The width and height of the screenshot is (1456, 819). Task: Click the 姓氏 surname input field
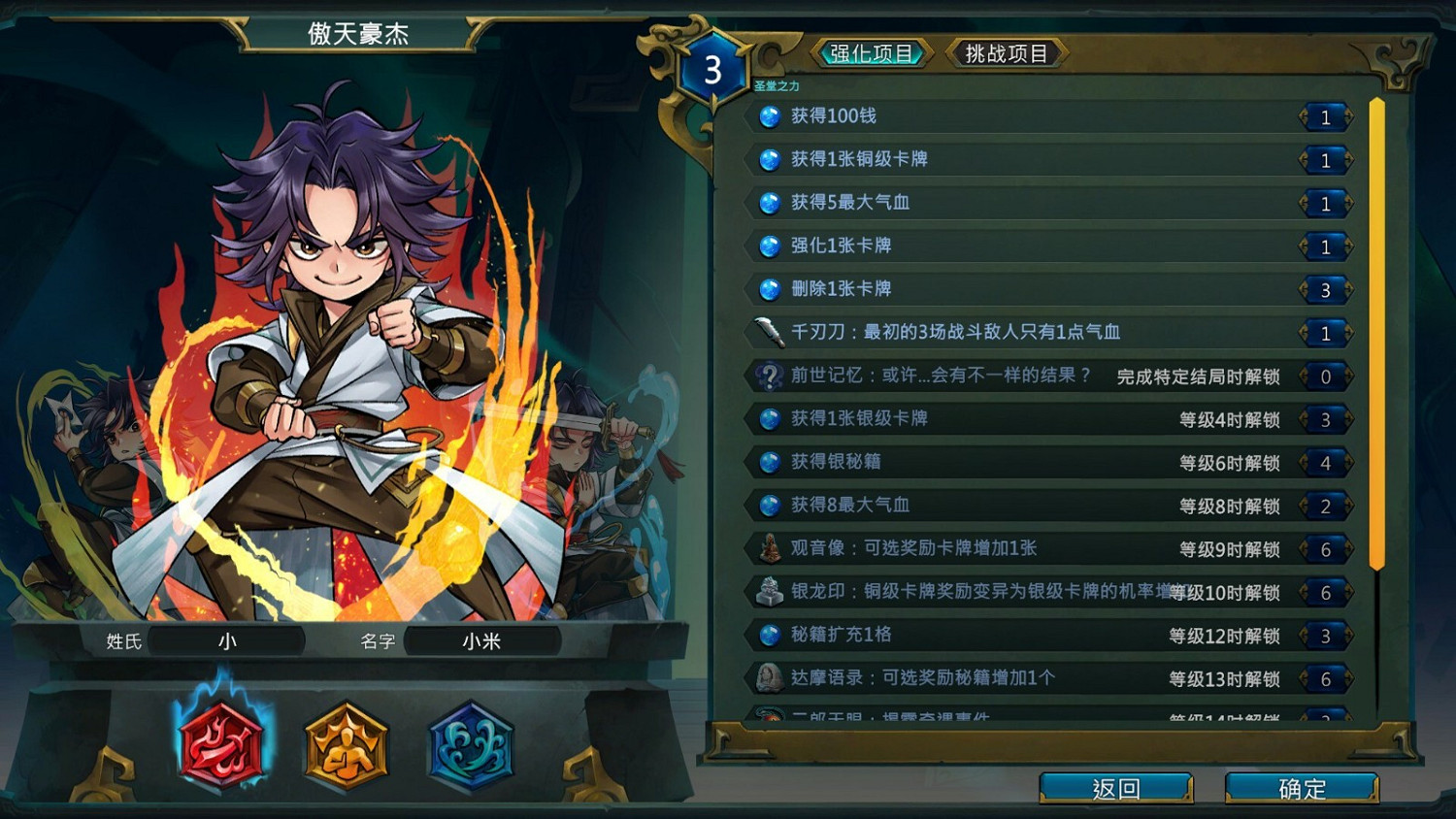225,640
